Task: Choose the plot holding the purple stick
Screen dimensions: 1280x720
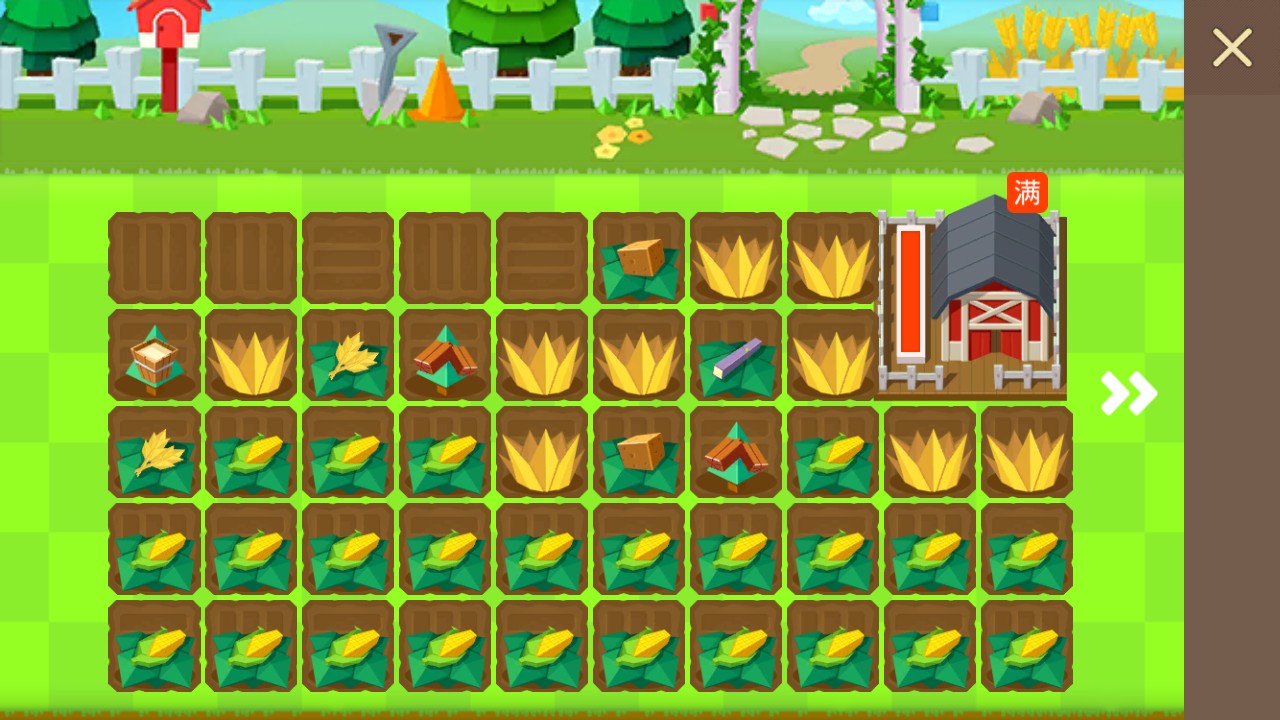Action: pyautogui.click(x=736, y=356)
